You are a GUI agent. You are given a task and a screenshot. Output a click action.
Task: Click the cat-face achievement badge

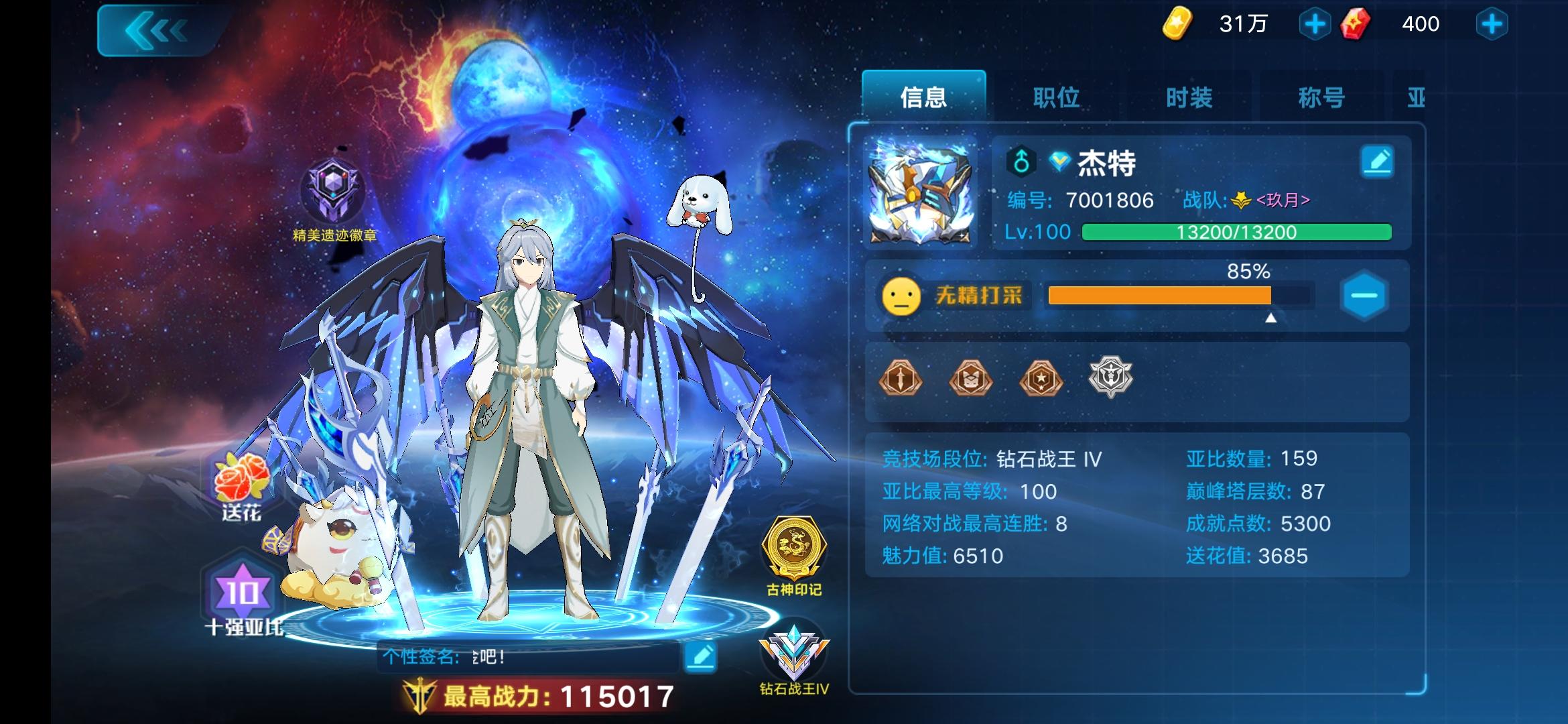971,380
